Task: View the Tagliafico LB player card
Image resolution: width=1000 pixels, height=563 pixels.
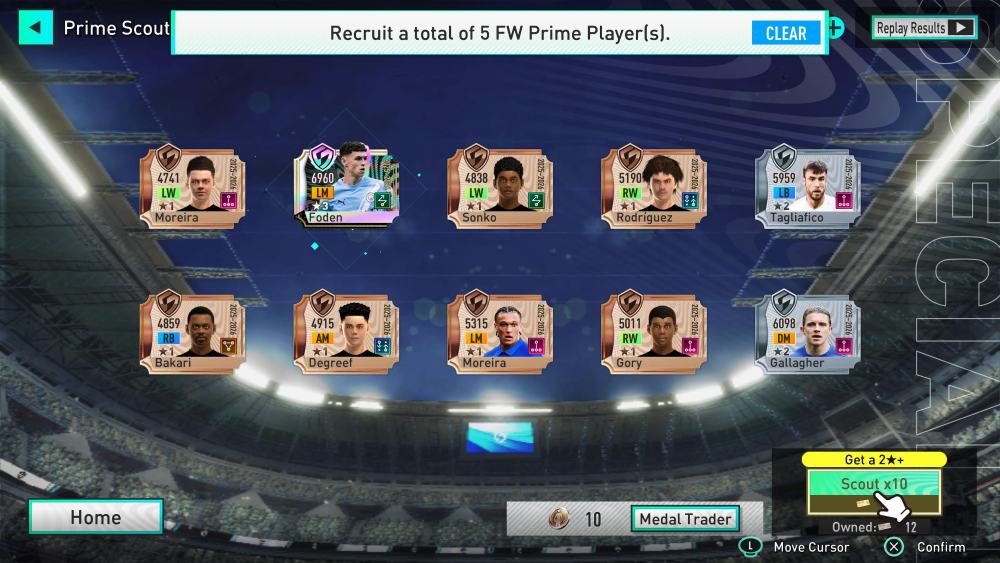Action: [807, 187]
